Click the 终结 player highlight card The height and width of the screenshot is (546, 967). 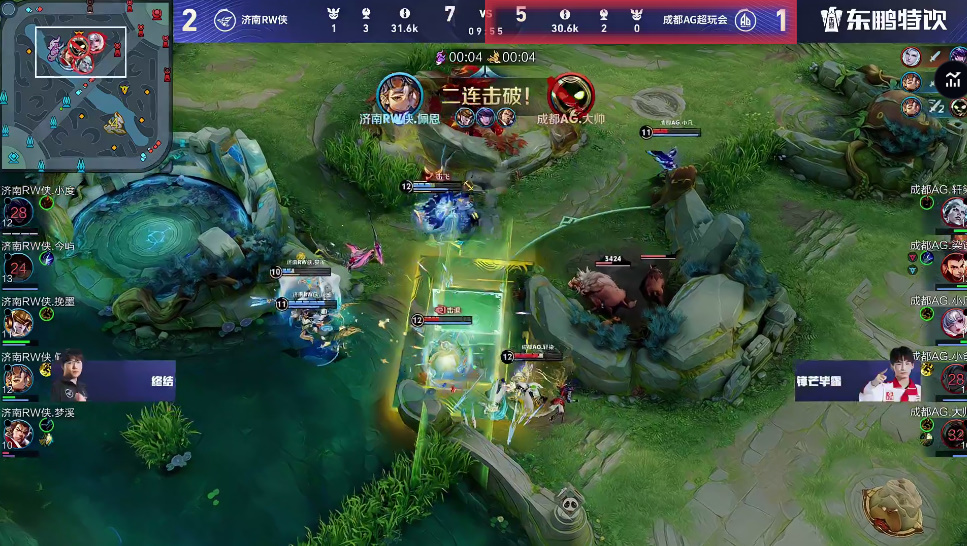112,381
